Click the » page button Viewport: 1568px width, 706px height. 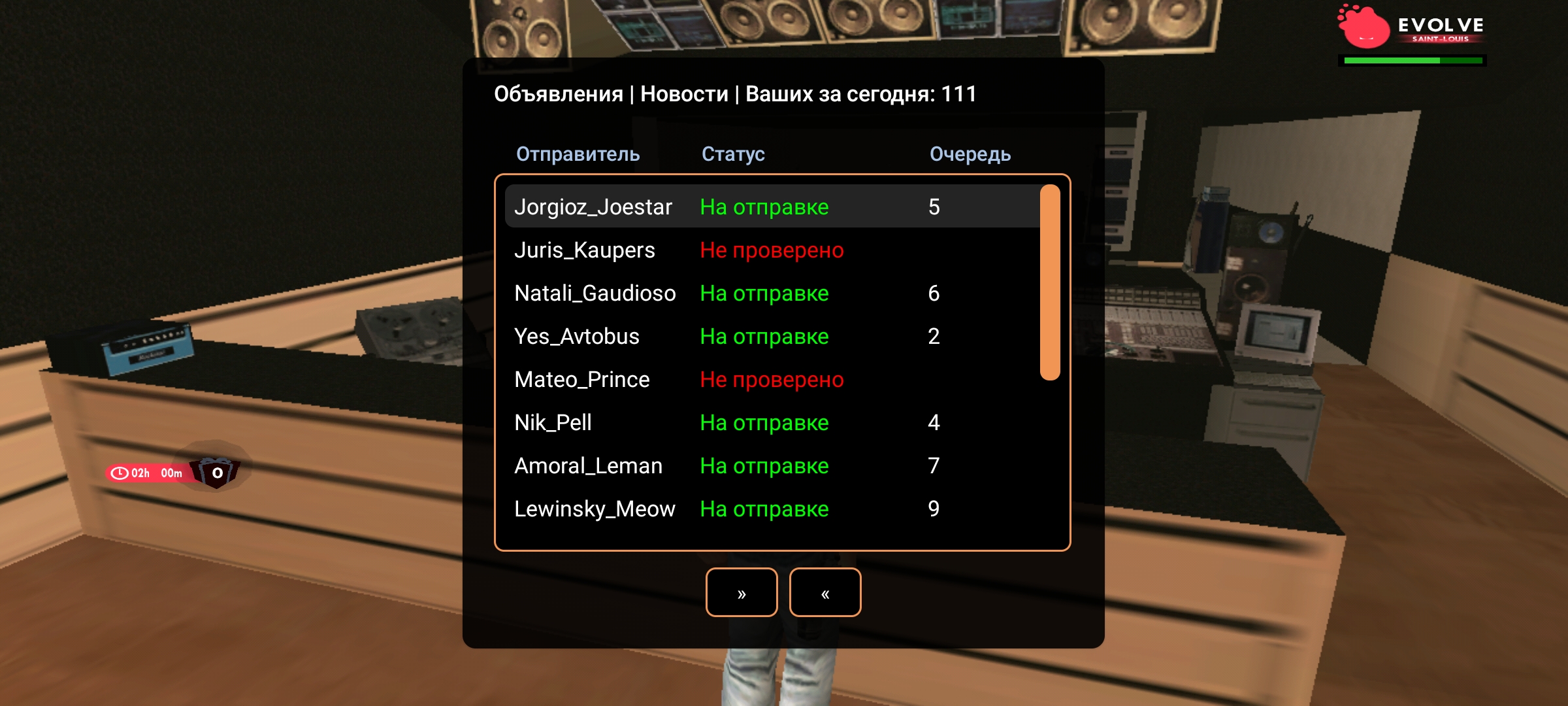(742, 592)
